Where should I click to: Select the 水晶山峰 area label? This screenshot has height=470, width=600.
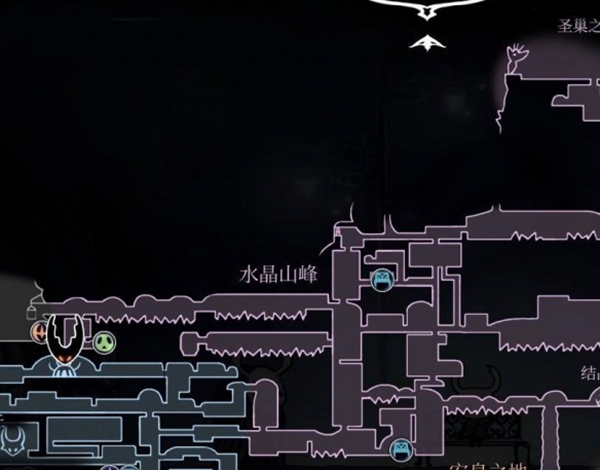[x=278, y=274]
